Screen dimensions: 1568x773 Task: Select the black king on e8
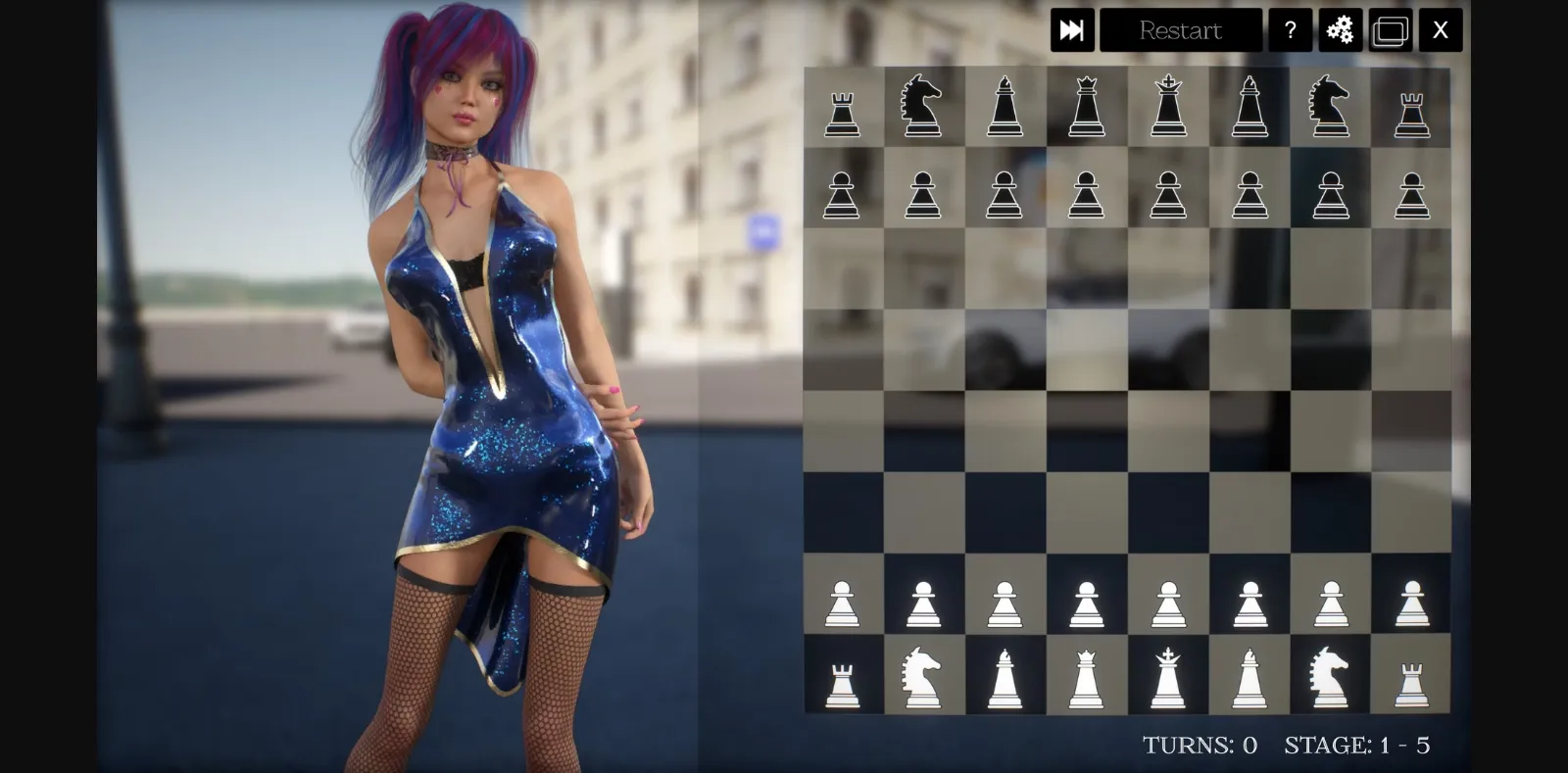pyautogui.click(x=1167, y=105)
